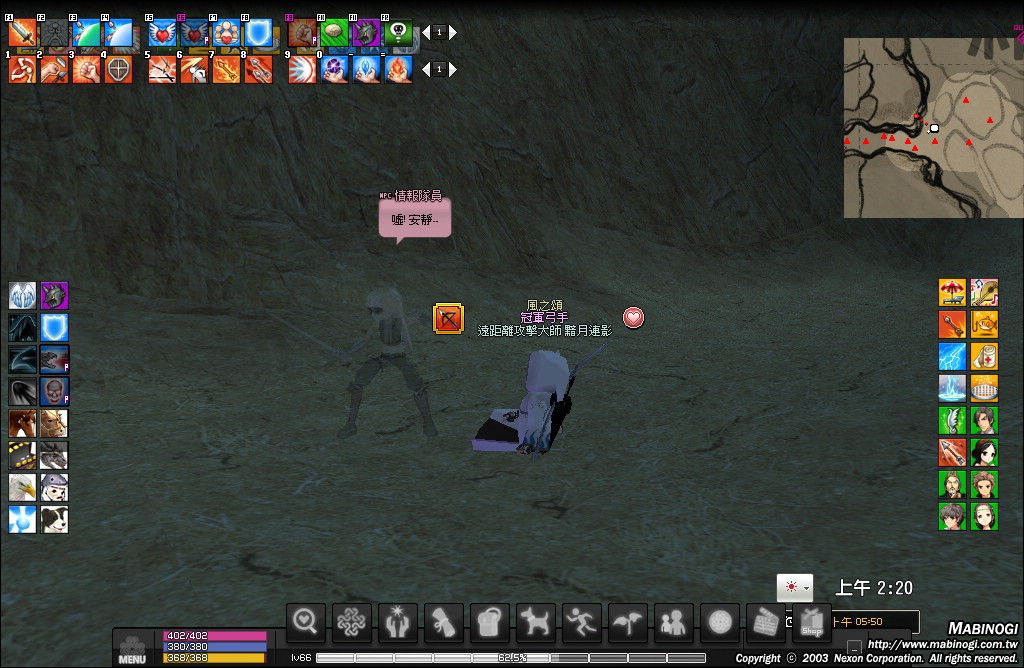Open the minimap
The width and height of the screenshot is (1024, 668).
(x=933, y=128)
